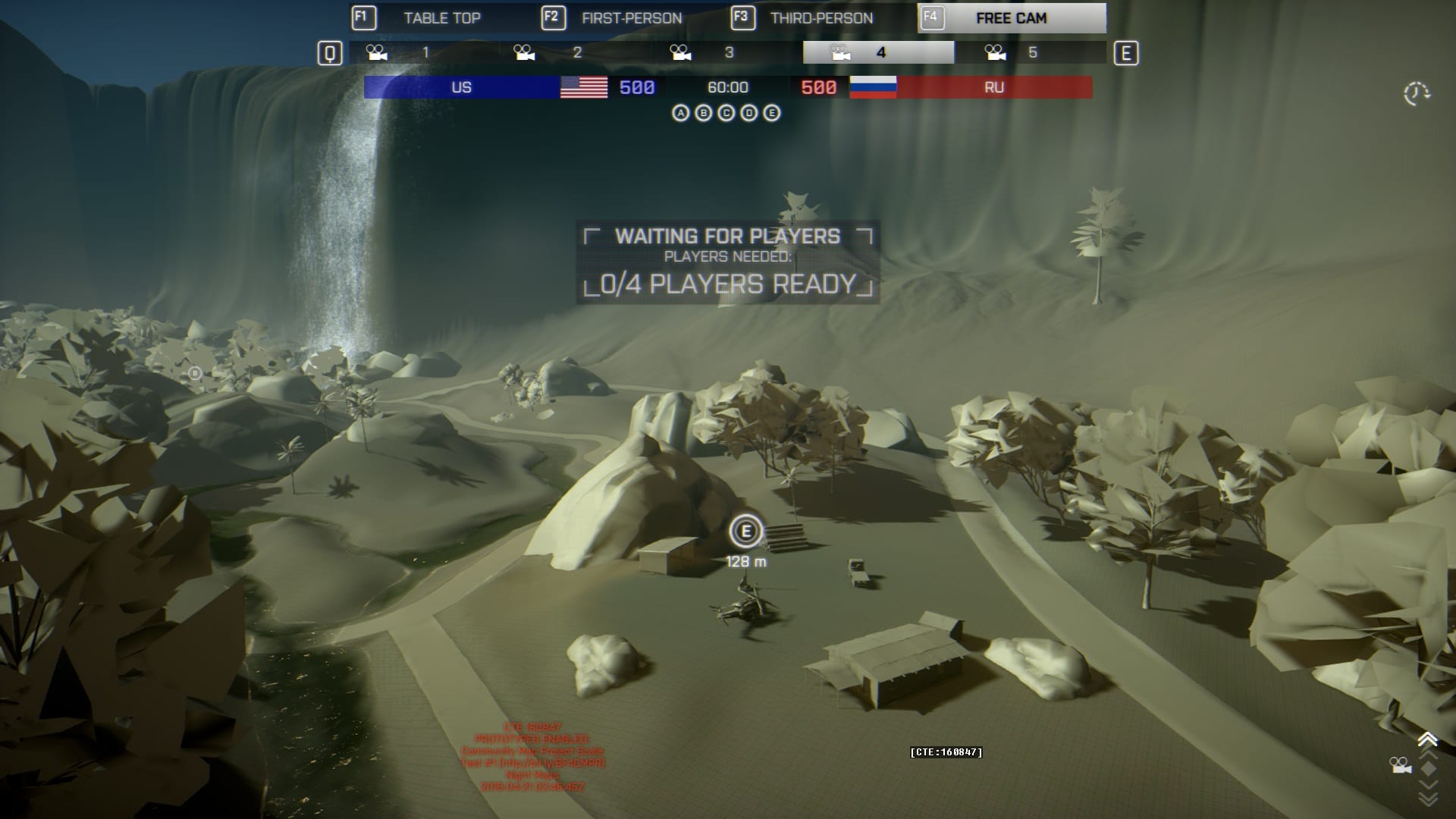Screen dimensions: 1456x819
Task: Activate the Free Cam view tab
Action: click(1011, 18)
